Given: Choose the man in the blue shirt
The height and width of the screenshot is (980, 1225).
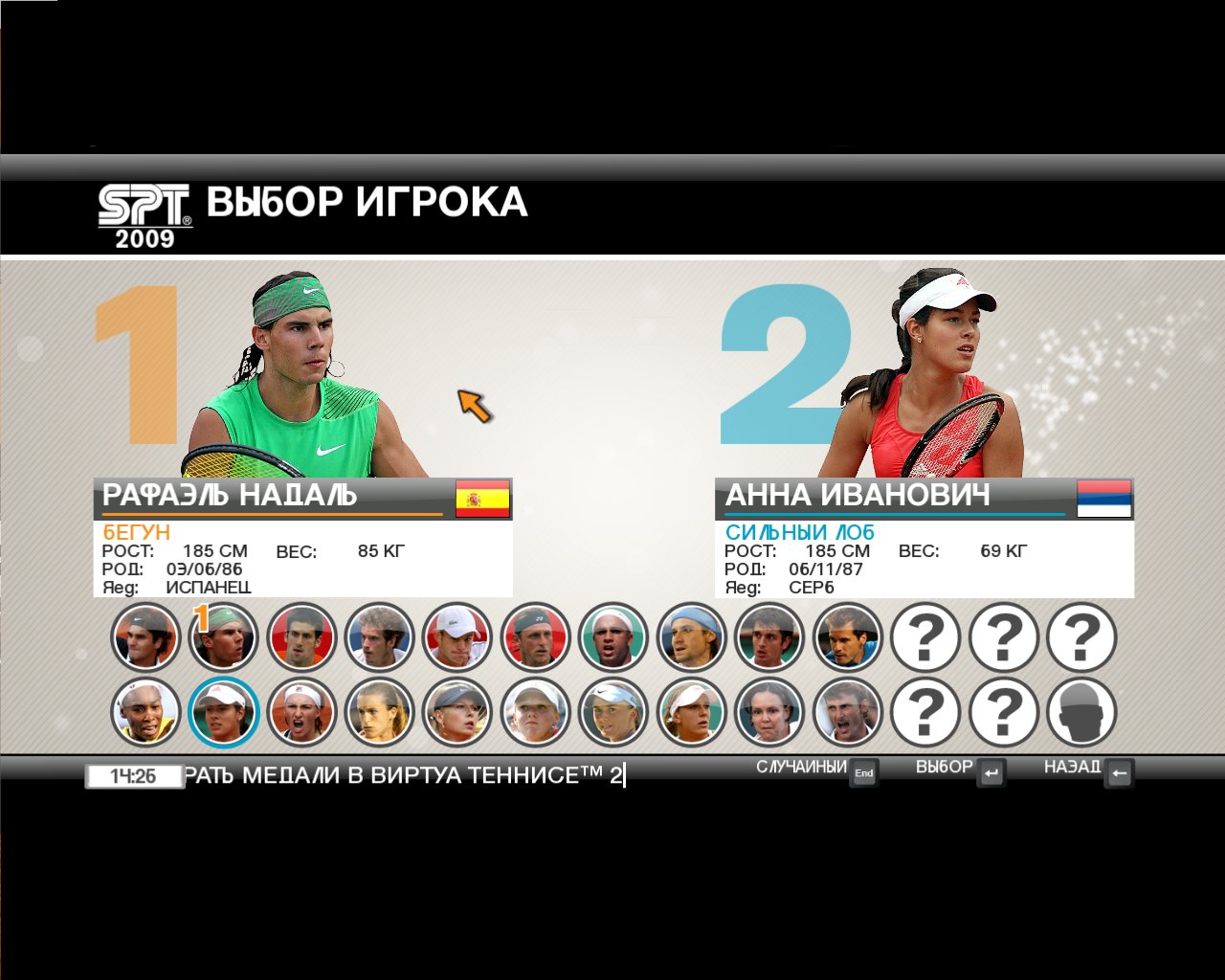Looking at the screenshot, I should pyautogui.click(x=847, y=636).
